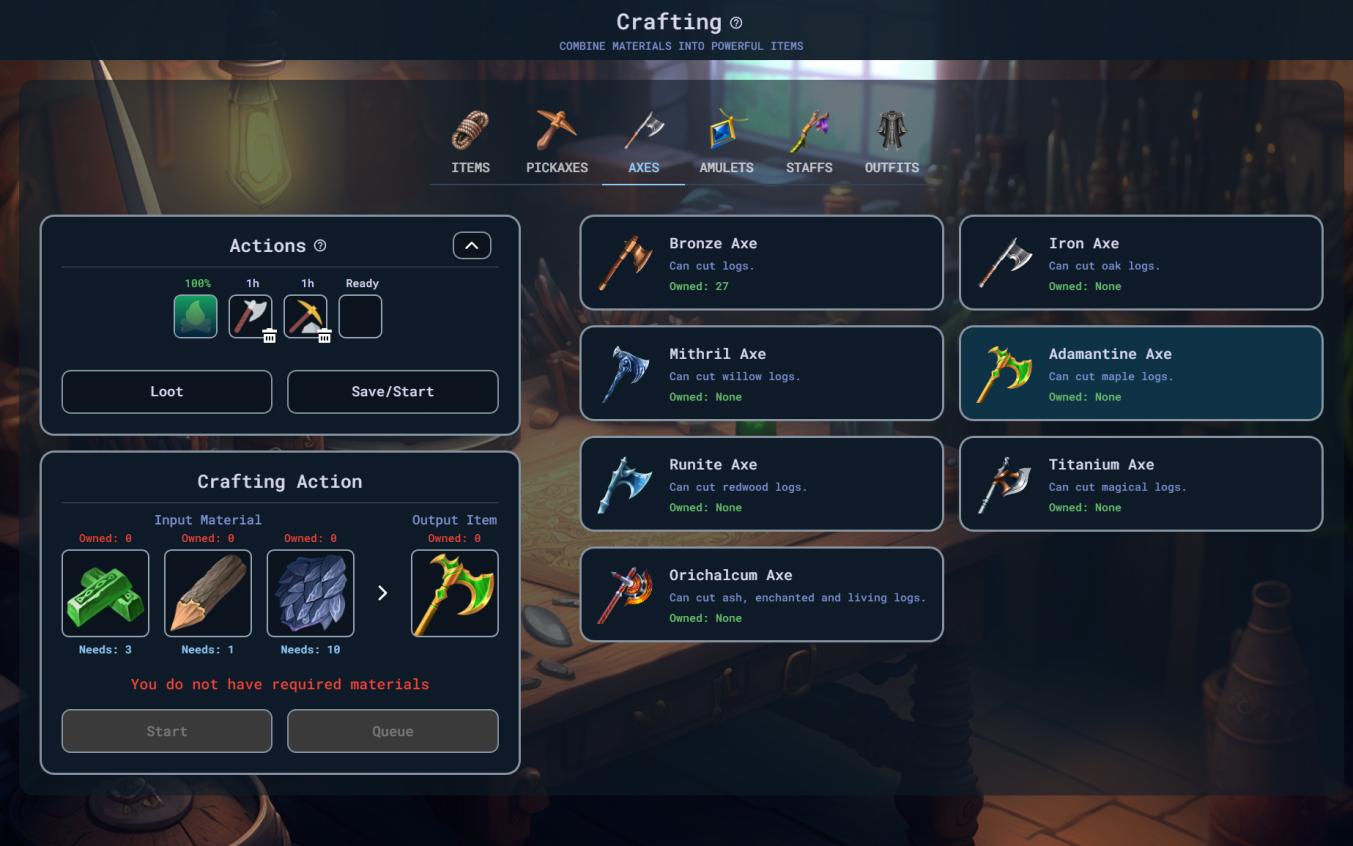Remove the queued axe action via trash icon

[270, 337]
